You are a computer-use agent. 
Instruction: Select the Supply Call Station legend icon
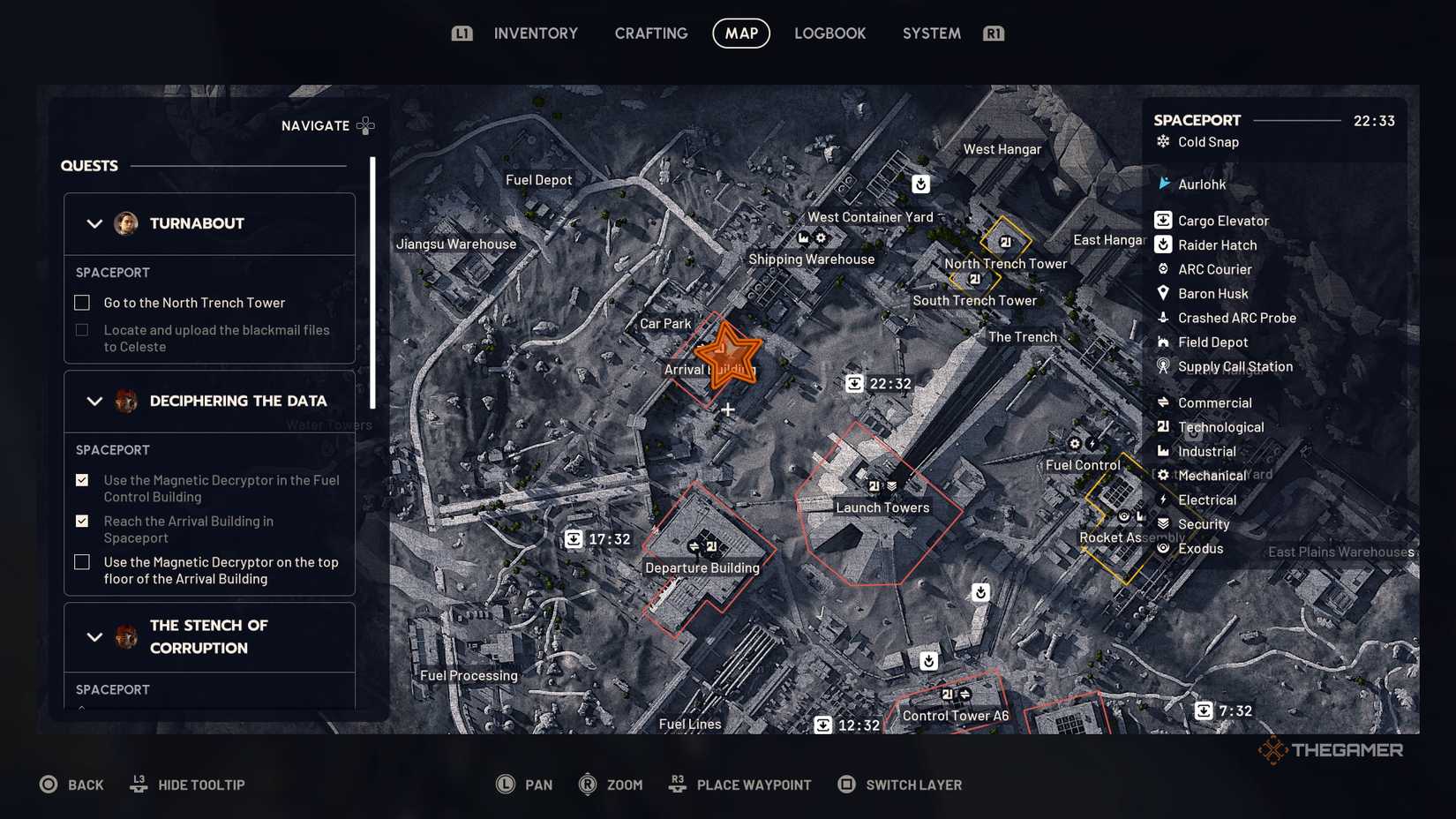(x=1163, y=366)
